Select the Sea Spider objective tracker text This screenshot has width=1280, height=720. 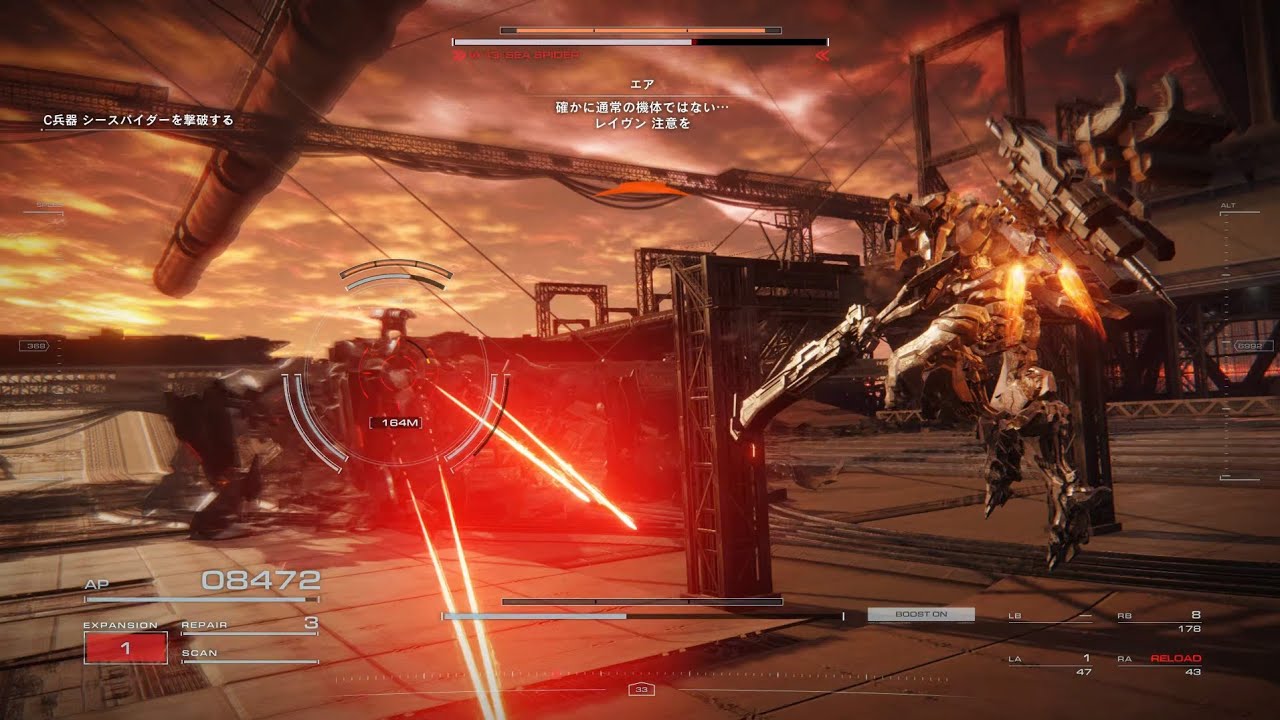[138, 120]
